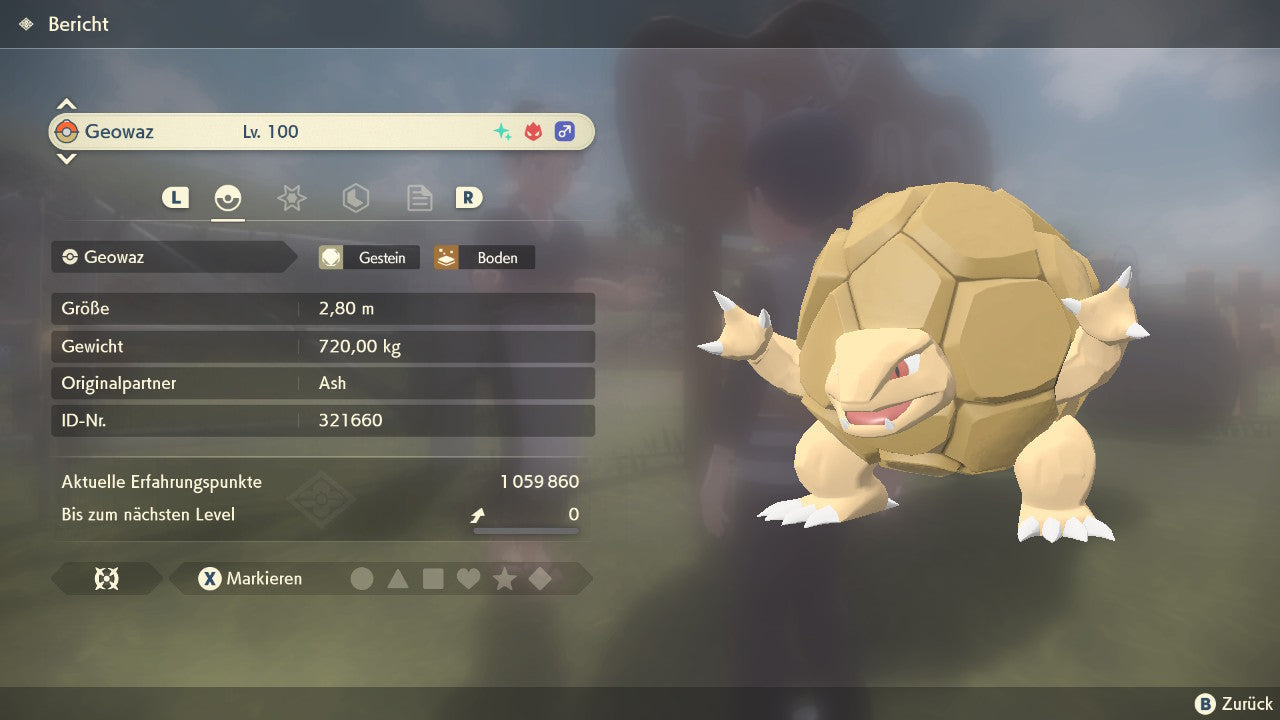Toggle the triangle marking
The image size is (1280, 720).
point(398,579)
